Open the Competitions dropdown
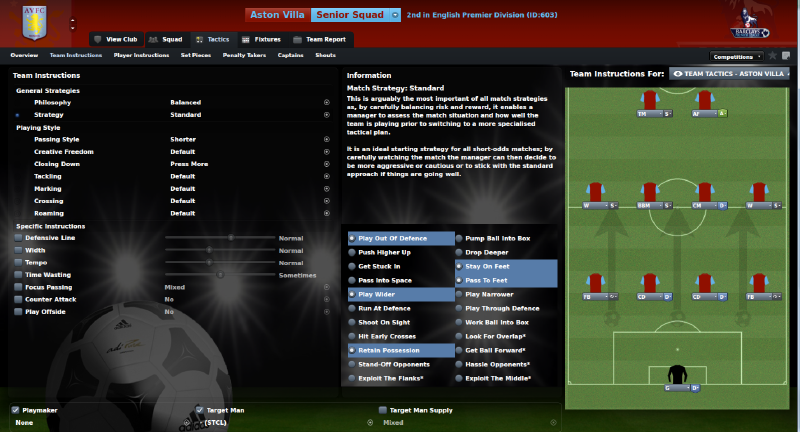 (737, 56)
